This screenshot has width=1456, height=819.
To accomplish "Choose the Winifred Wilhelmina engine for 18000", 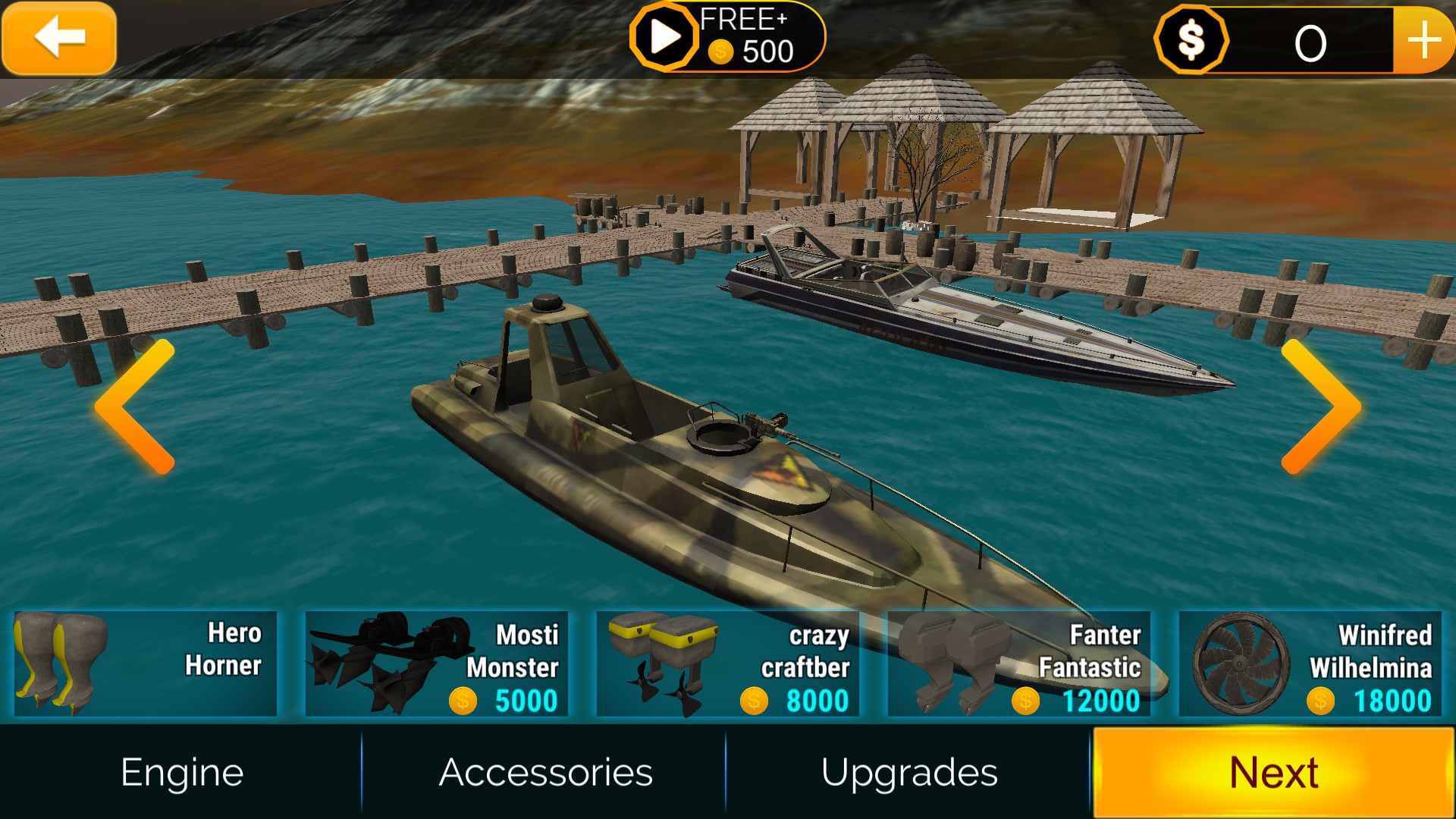I will click(x=1310, y=664).
